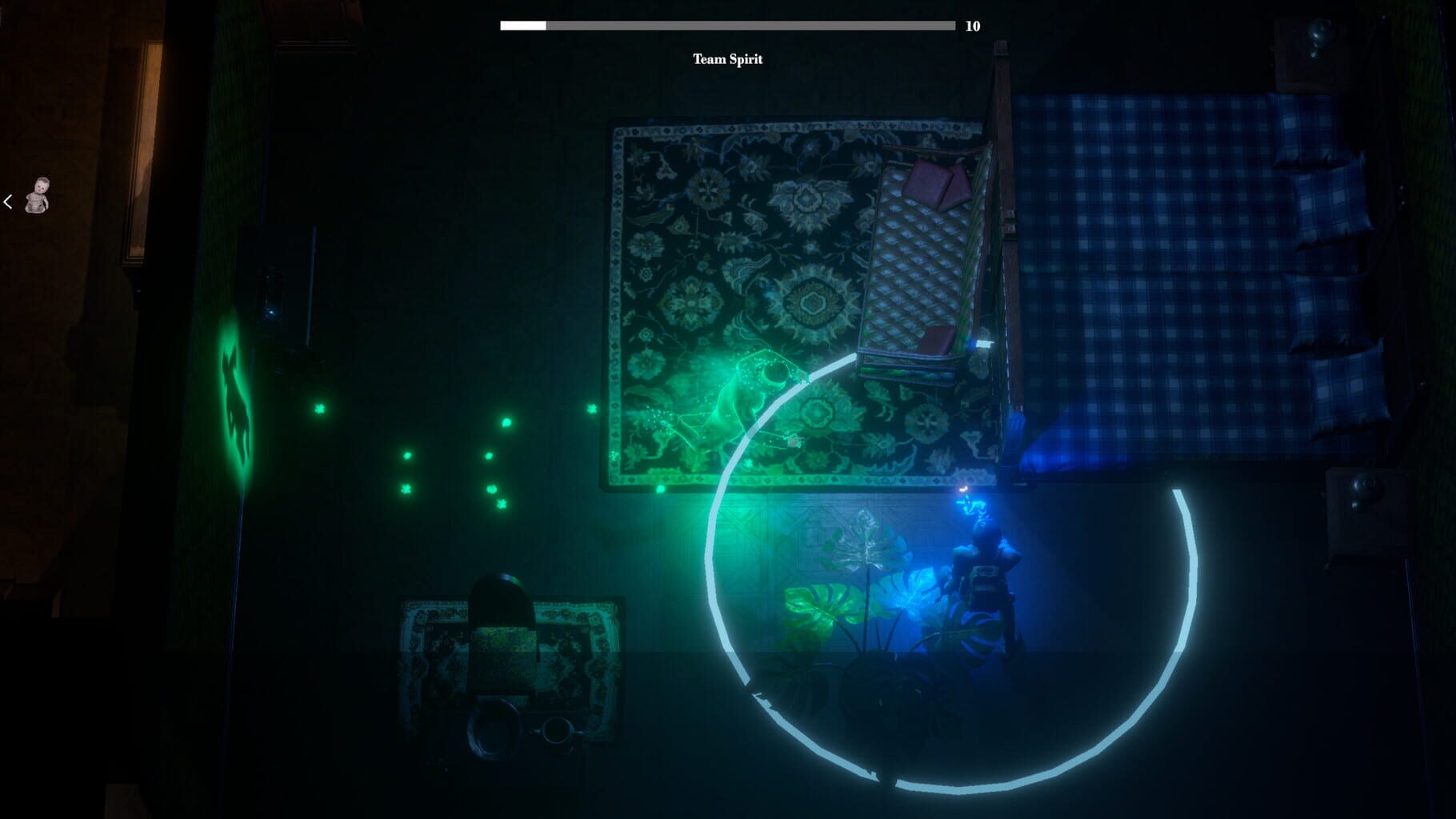Select the baby doll icon on the left
The height and width of the screenshot is (819, 1456).
coord(38,196)
